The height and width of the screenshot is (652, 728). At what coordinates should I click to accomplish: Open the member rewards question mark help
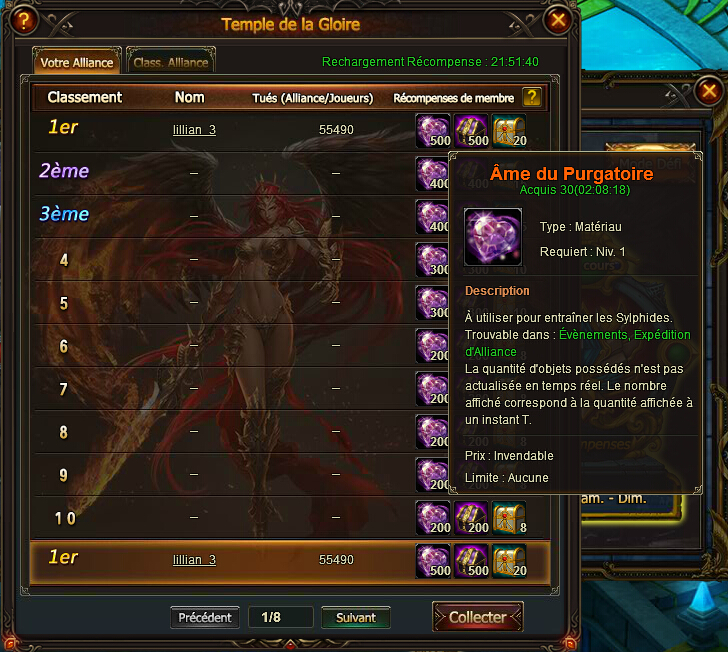tap(532, 97)
